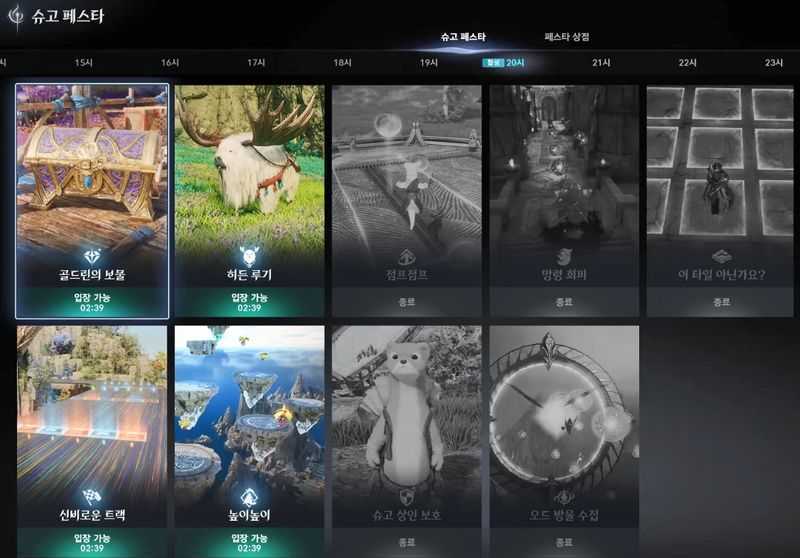
Task: Choose the 신비로운 트랙 event card
Action: tap(92, 440)
